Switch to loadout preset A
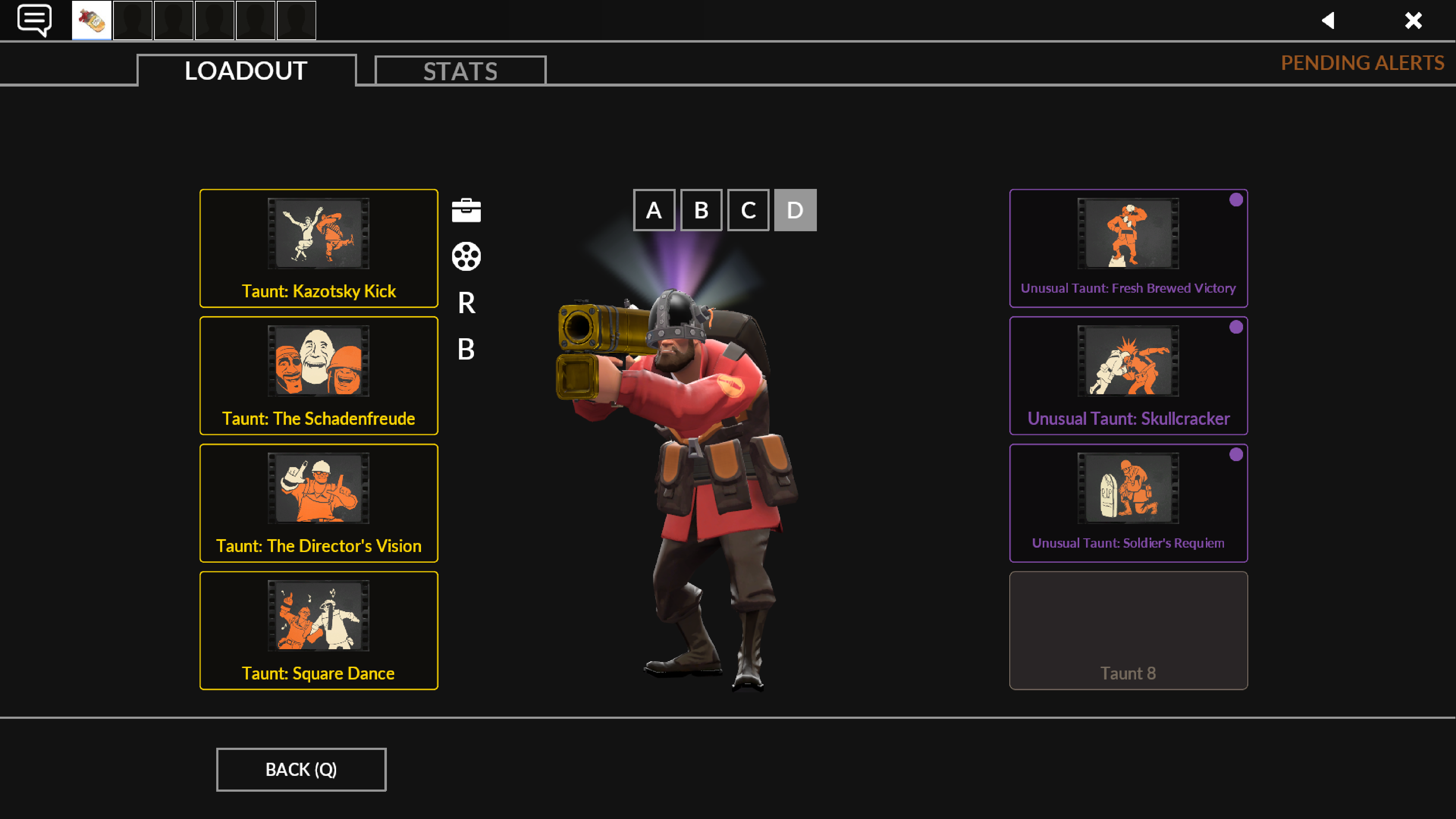Image resolution: width=1456 pixels, height=819 pixels. click(654, 210)
